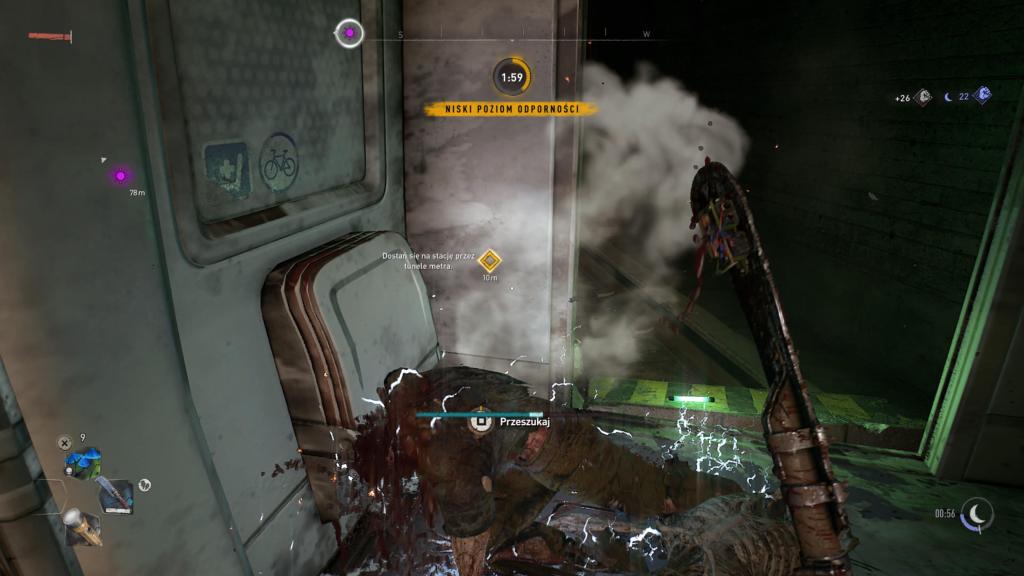Click the moon night-cycle clock icon
The height and width of the screenshot is (576, 1024).
click(977, 514)
